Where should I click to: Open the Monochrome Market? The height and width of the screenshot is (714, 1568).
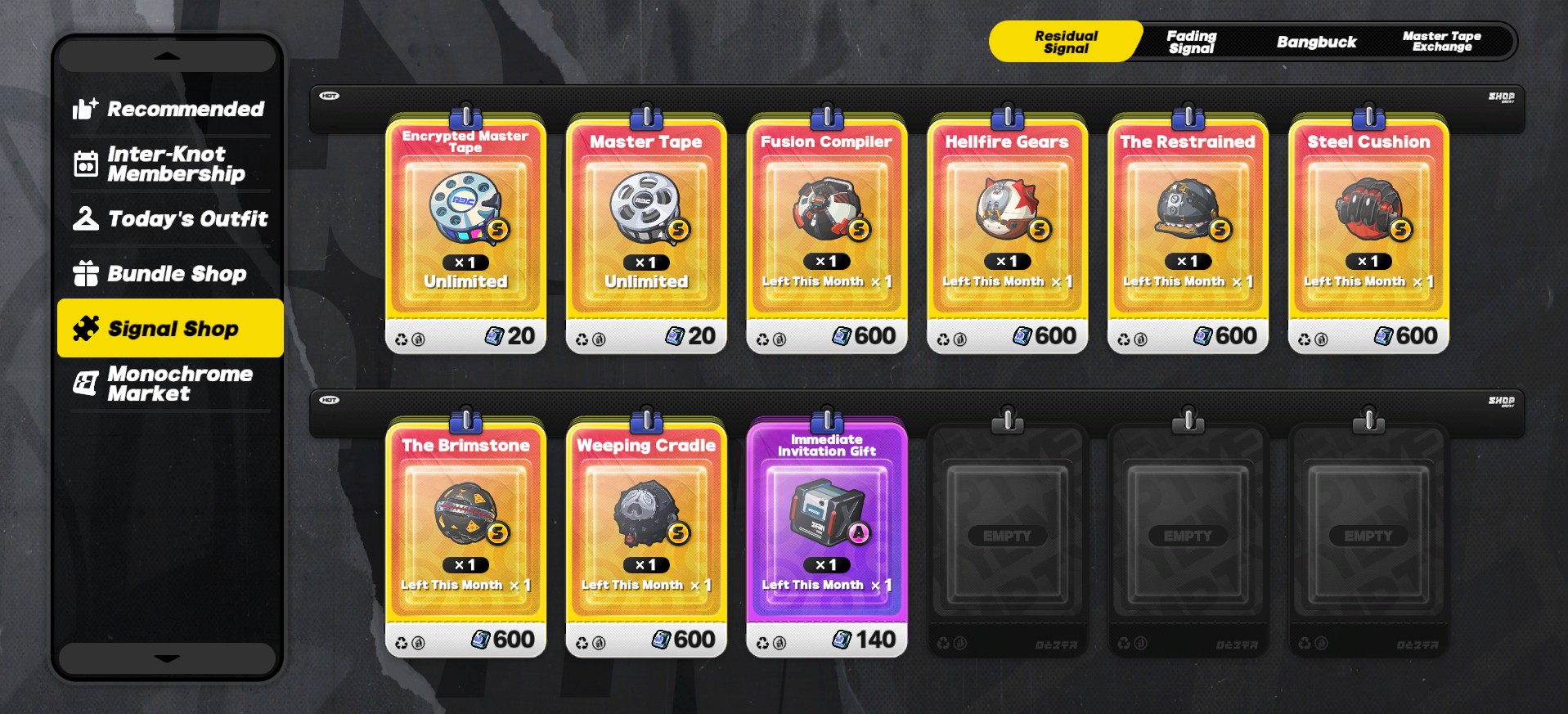coord(168,384)
